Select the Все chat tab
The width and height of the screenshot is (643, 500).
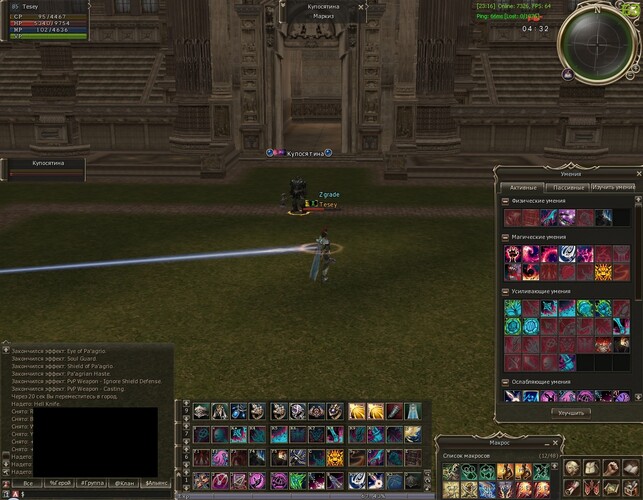coord(27,483)
